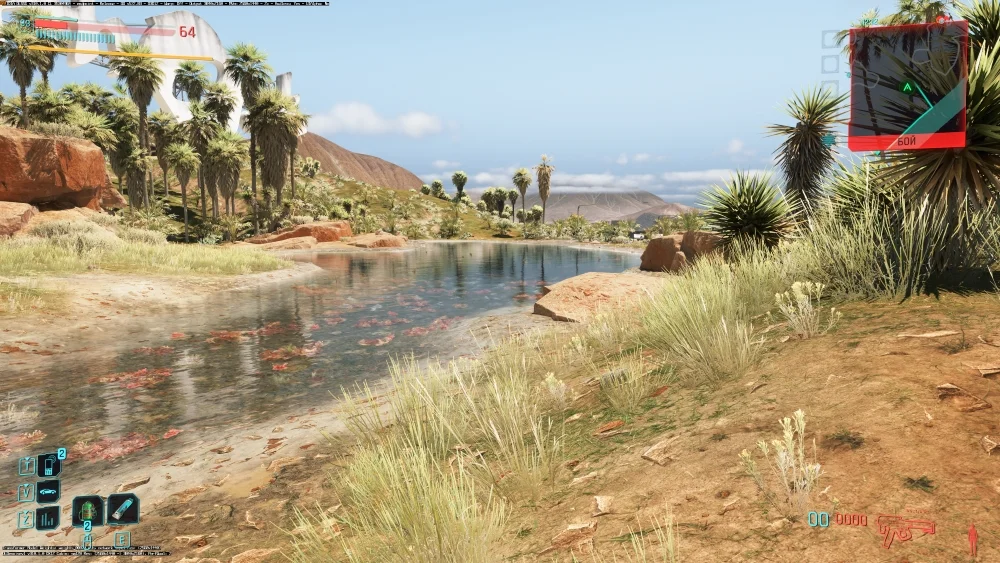Image resolution: width=1000 pixels, height=563 pixels.
Task: Click the vertical bars radio icon
Action: point(48,518)
